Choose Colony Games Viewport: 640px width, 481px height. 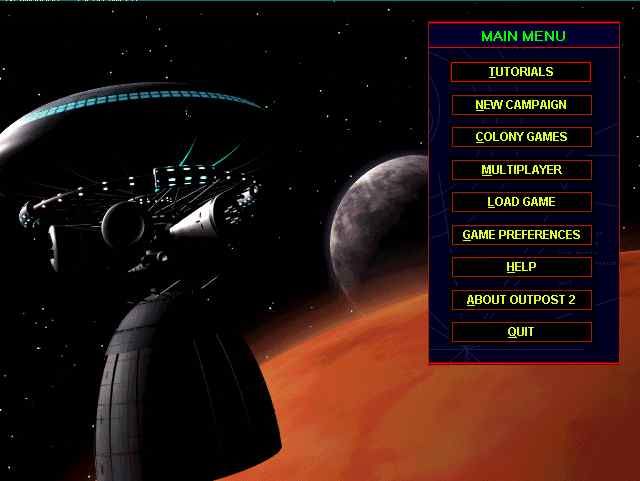(521, 137)
